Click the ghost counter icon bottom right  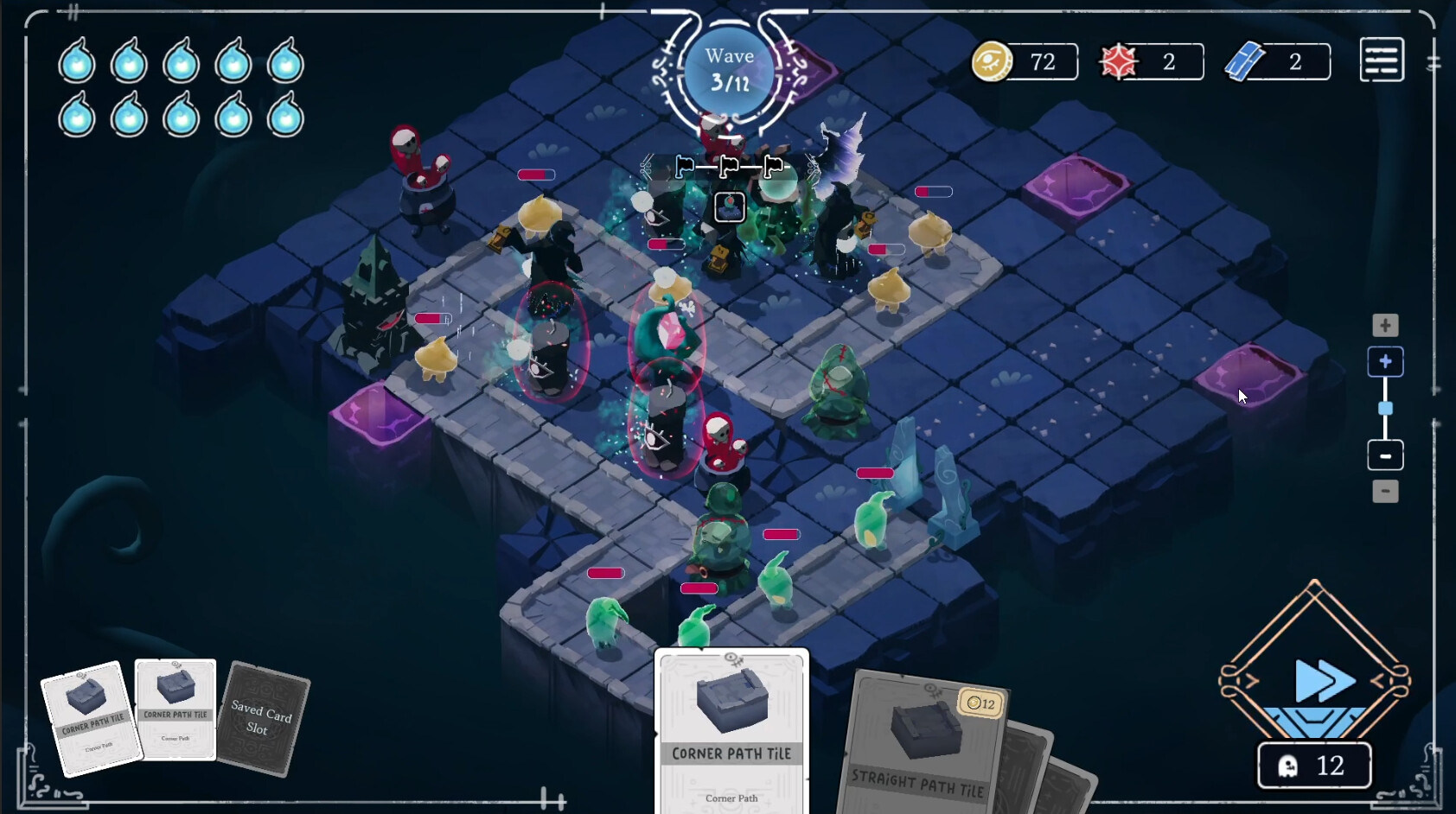[1287, 766]
